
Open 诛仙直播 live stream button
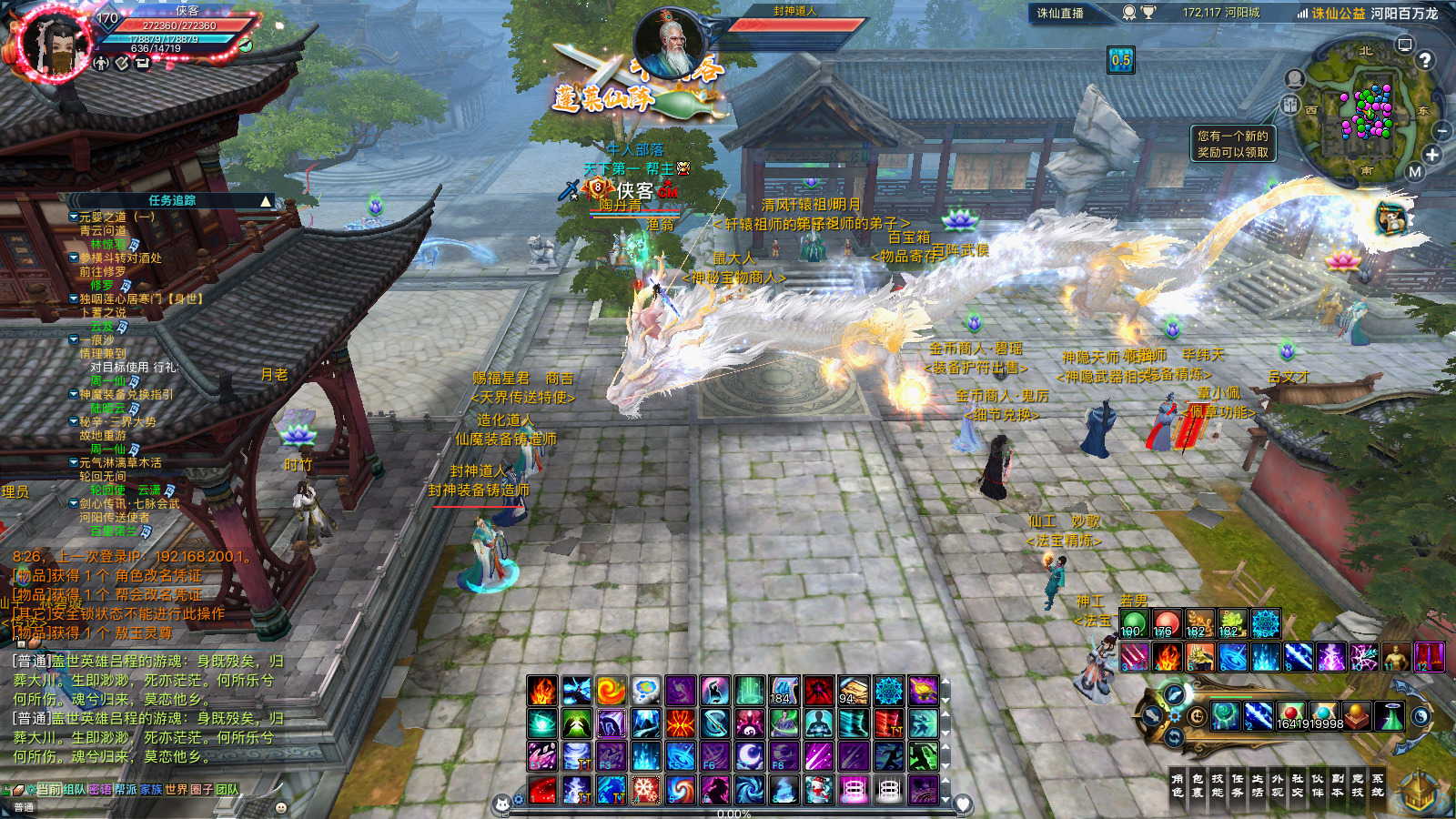[x=1060, y=13]
